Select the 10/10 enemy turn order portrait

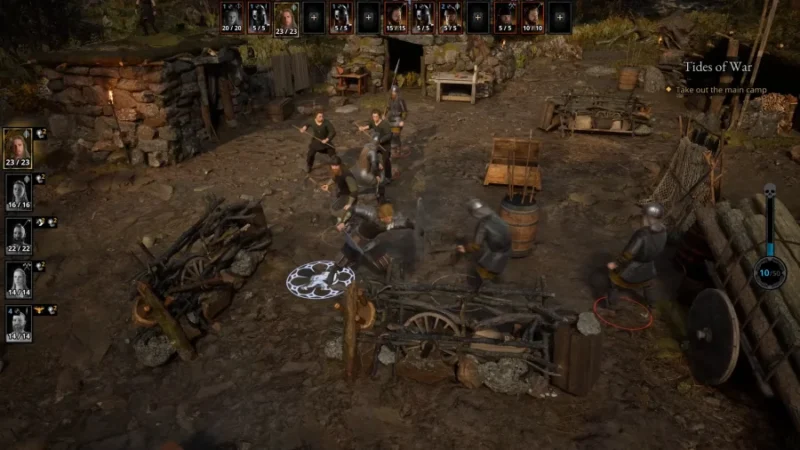533,17
